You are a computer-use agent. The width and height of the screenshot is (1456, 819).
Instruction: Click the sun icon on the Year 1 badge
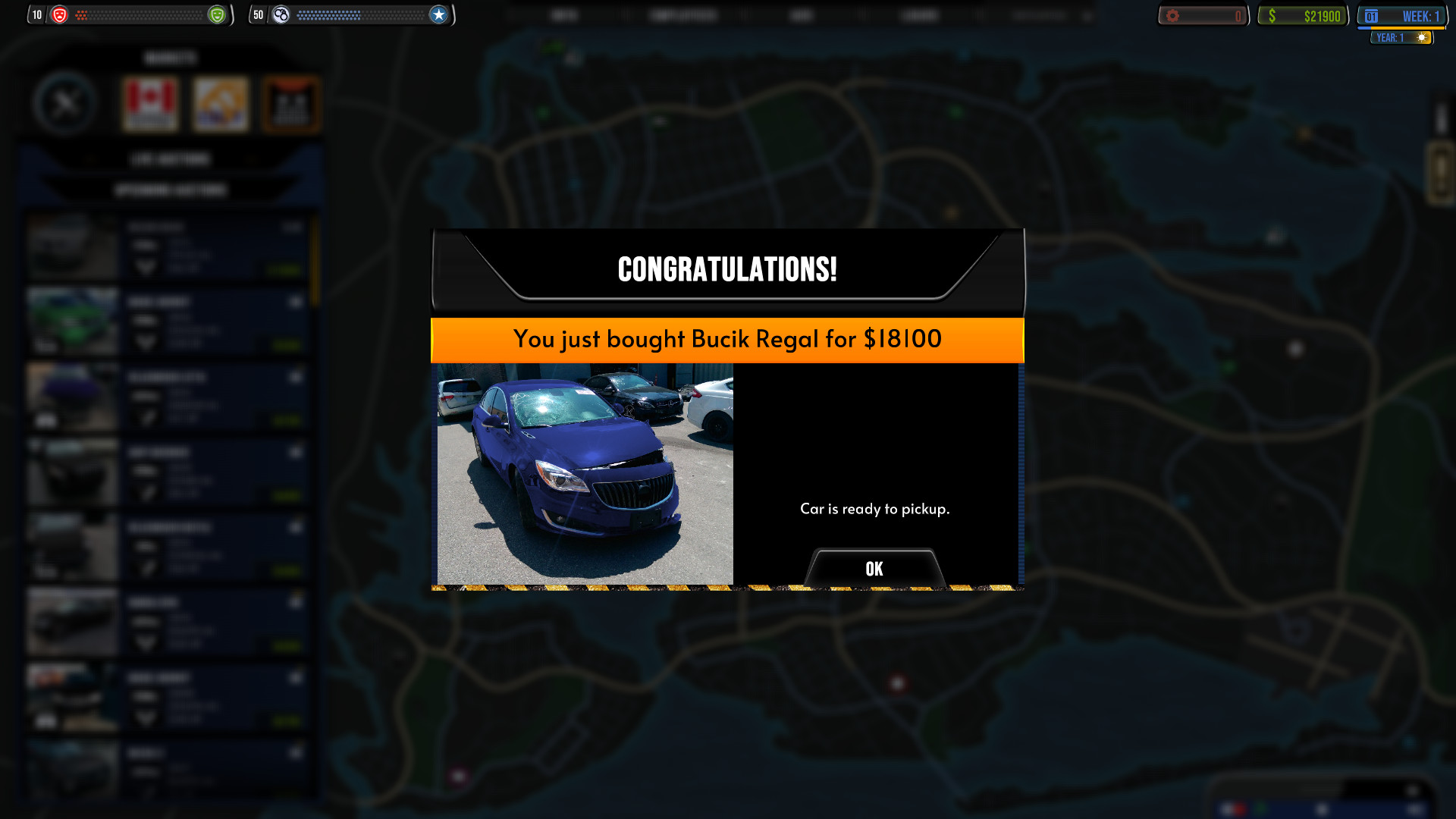1420,36
